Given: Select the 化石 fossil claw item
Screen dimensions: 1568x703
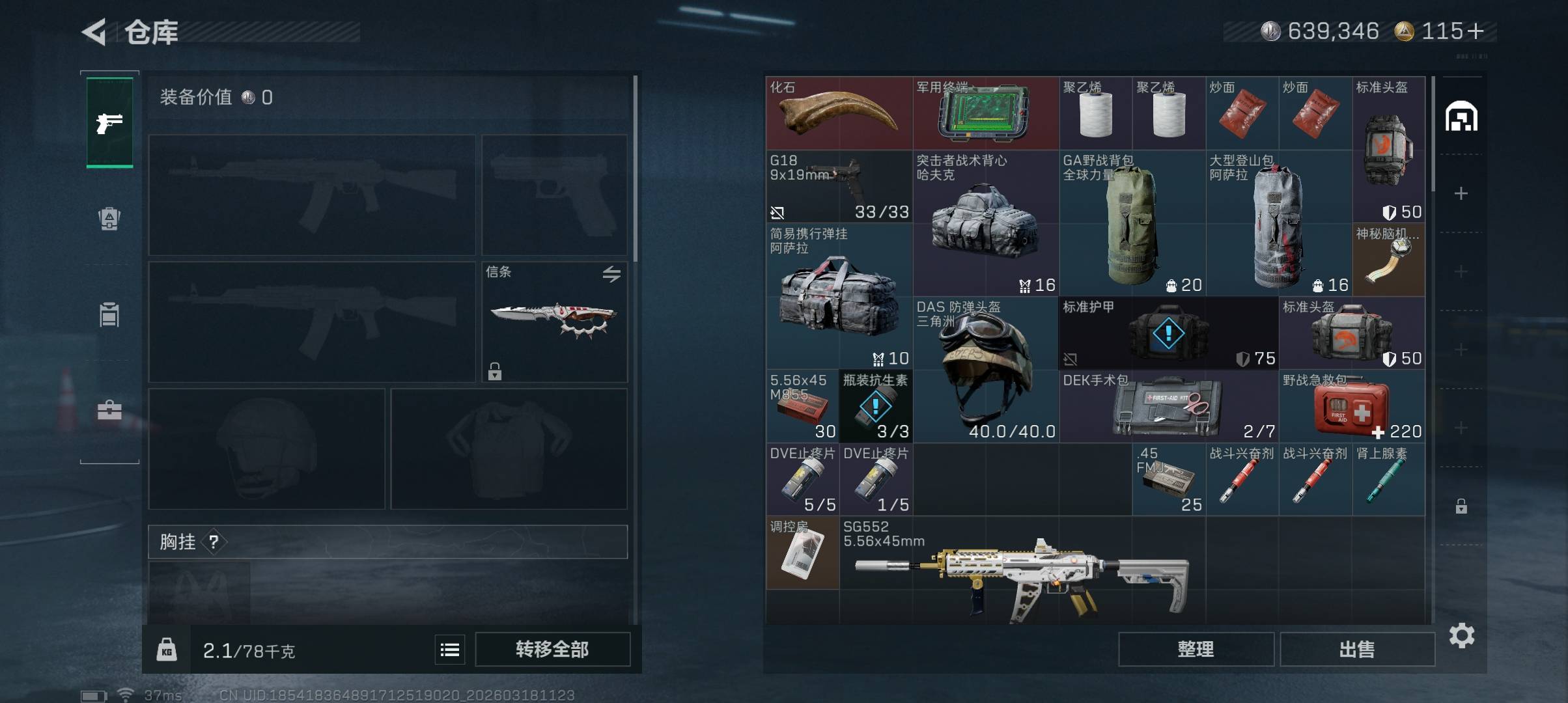Looking at the screenshot, I should click(839, 113).
